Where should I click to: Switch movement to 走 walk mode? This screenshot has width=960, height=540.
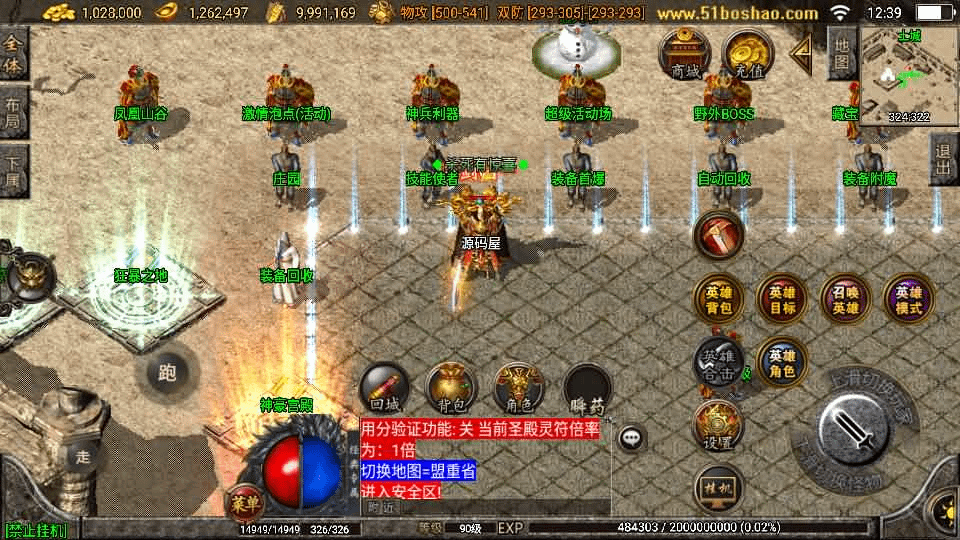(x=83, y=457)
